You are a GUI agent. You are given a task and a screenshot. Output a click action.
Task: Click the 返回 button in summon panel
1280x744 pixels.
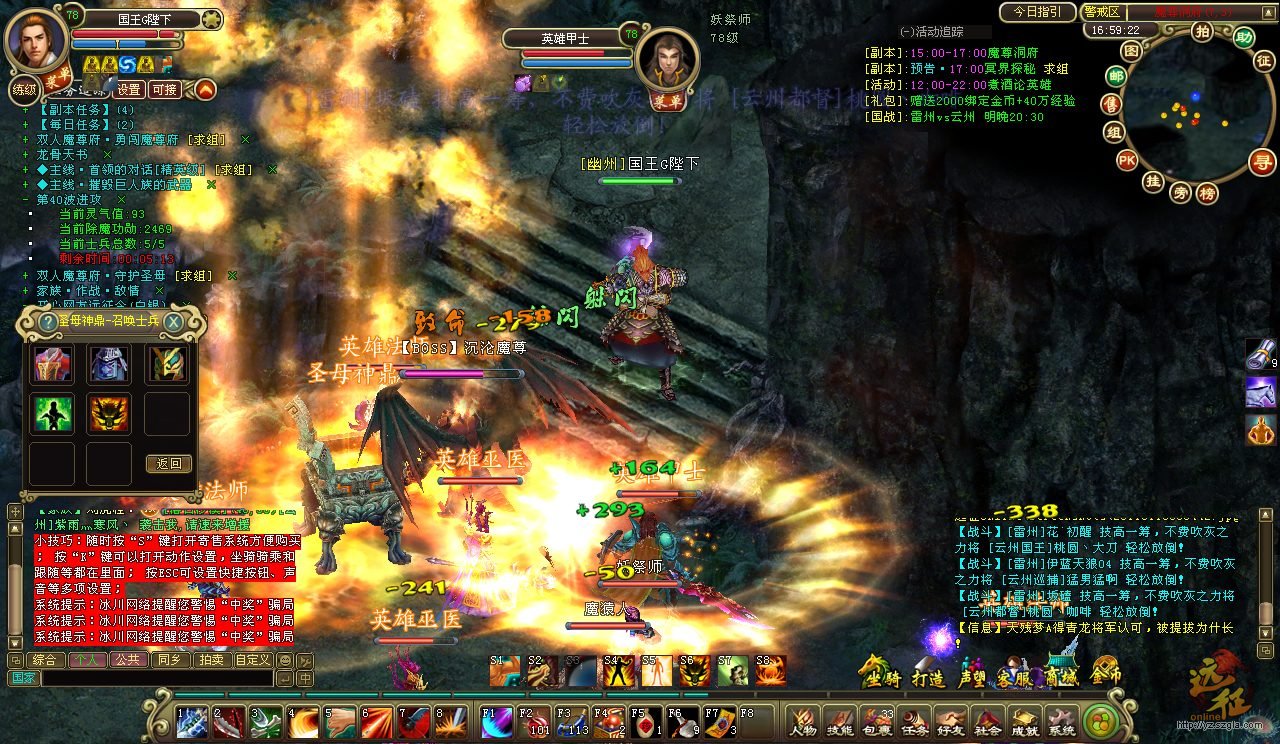[168, 463]
